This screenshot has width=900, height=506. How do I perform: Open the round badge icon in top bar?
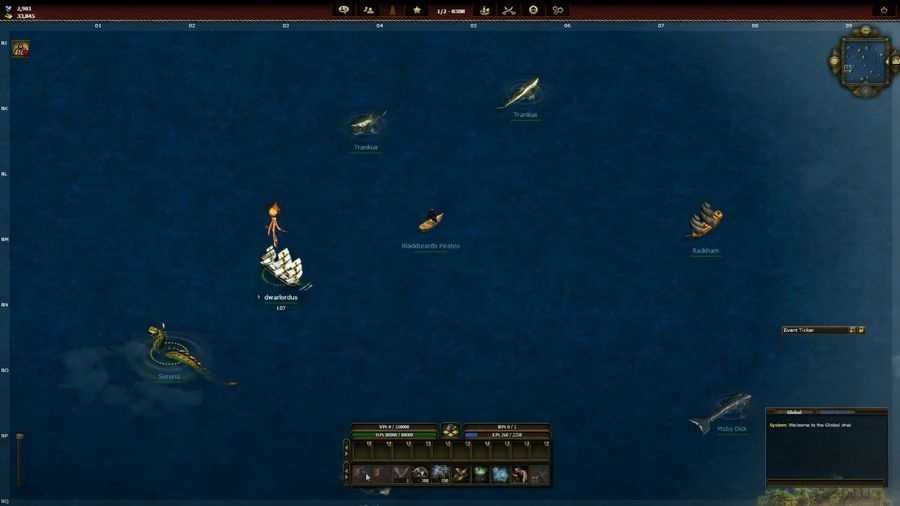click(533, 10)
